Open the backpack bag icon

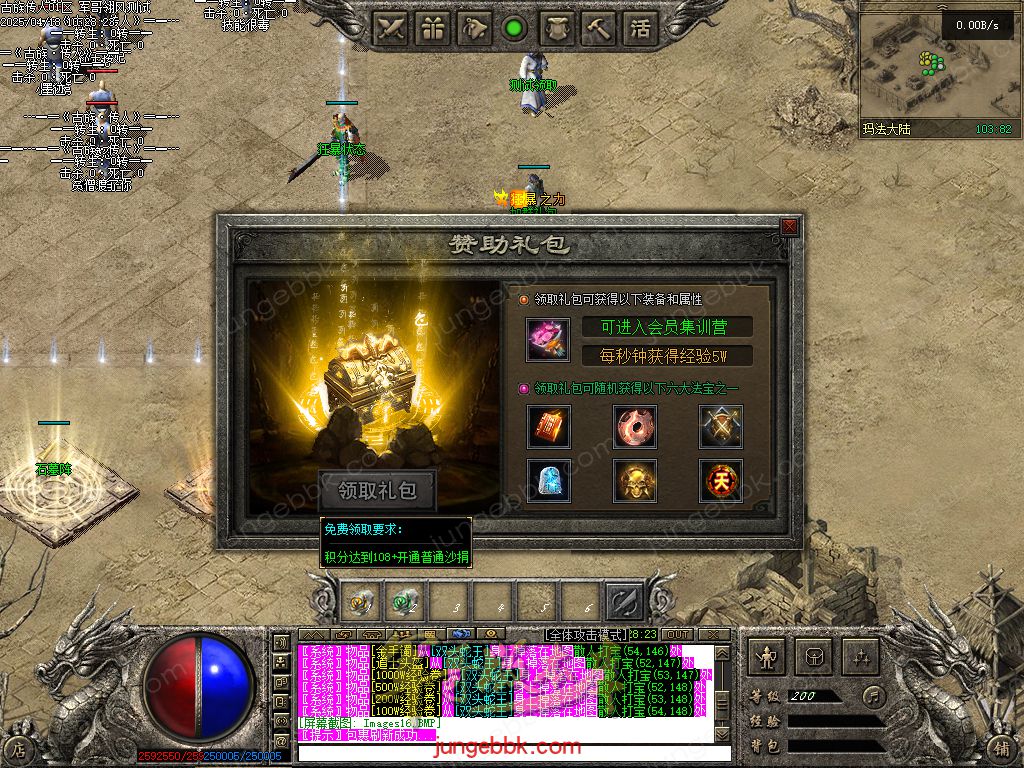point(814,657)
